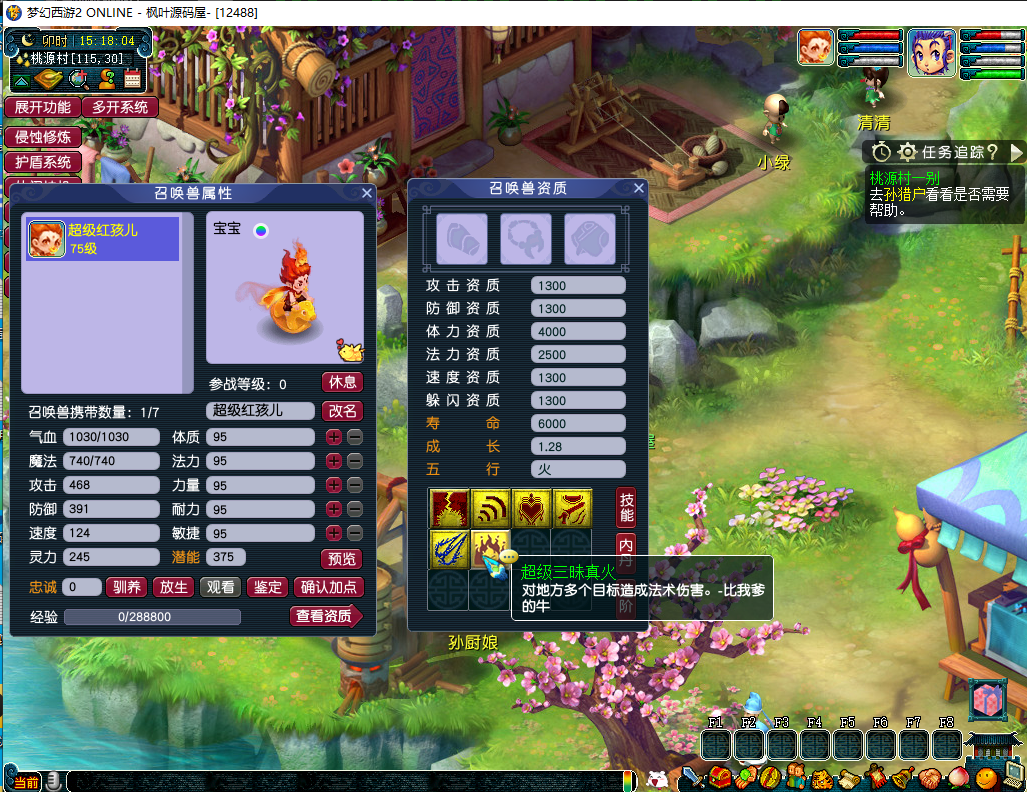Rename the pet with 改名
Screen dimensions: 1027x792
point(342,410)
